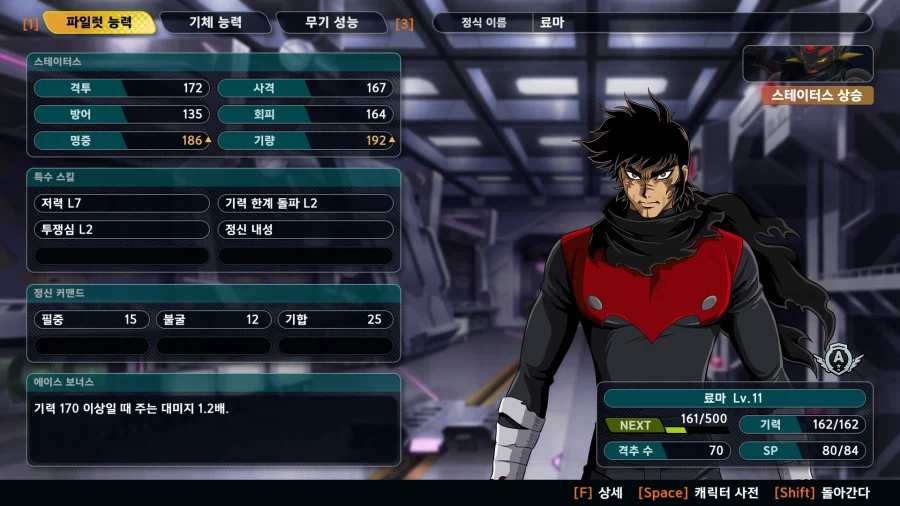
Task: Go back with 돌아간다
Action: tap(822, 493)
